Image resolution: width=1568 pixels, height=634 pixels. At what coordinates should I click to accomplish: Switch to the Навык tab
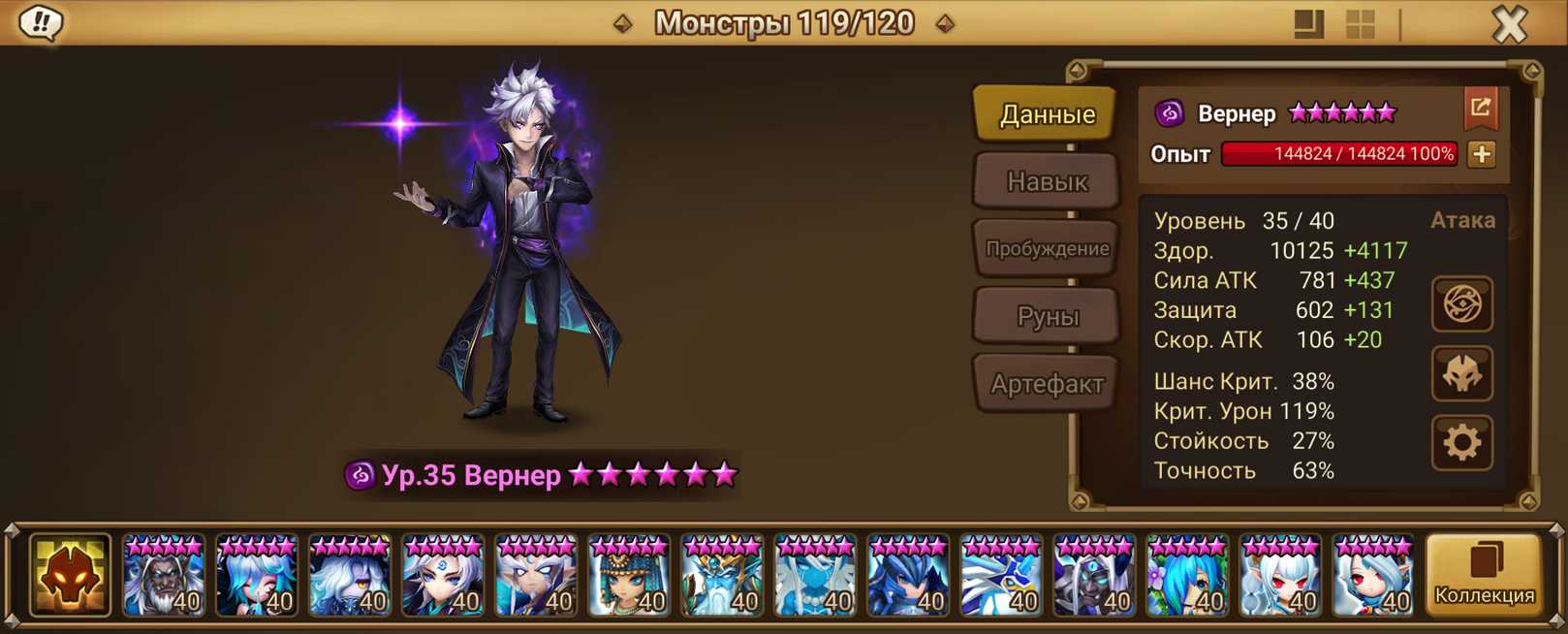pos(1047,181)
